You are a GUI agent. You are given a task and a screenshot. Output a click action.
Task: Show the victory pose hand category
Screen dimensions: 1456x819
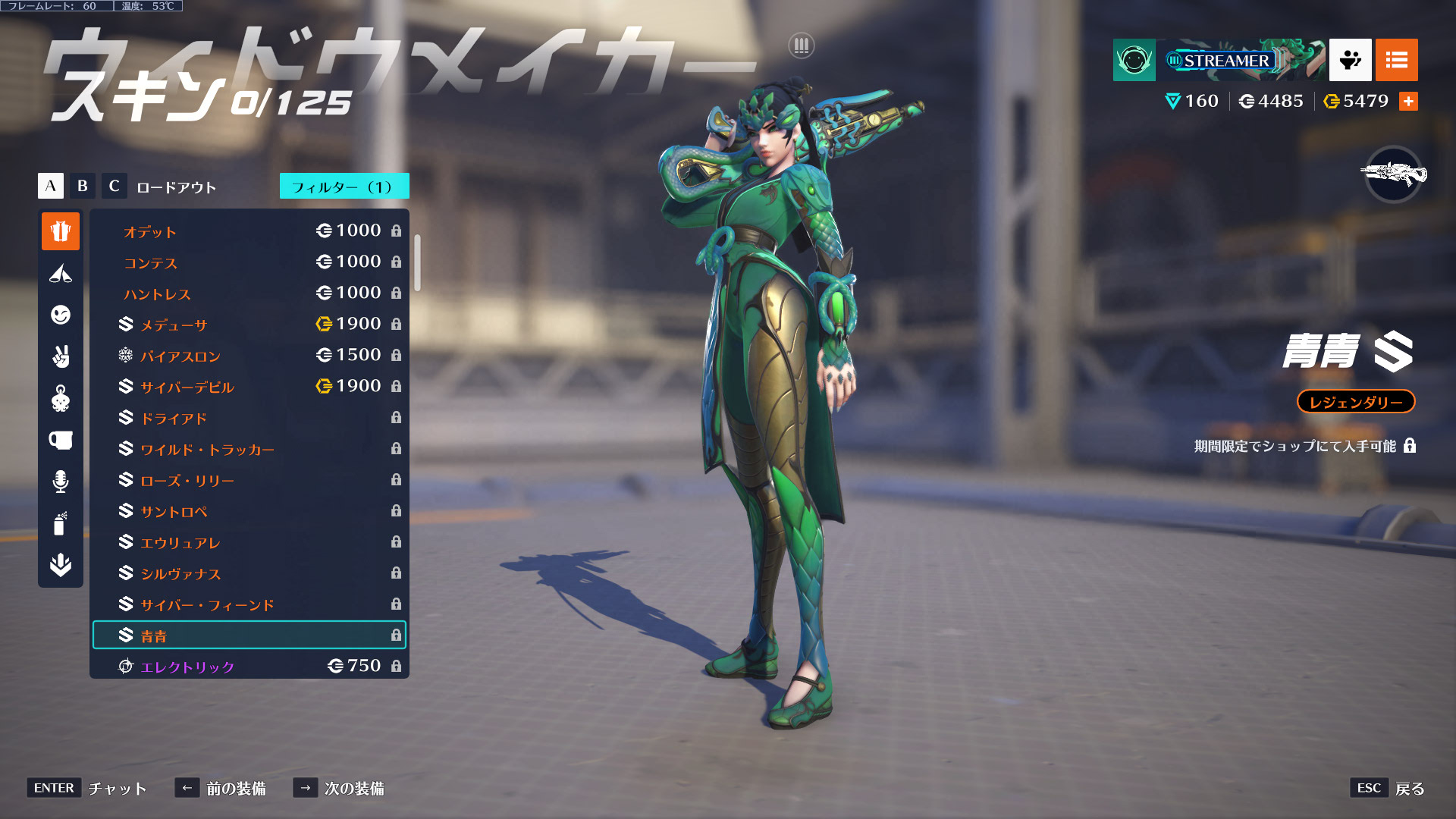point(61,356)
